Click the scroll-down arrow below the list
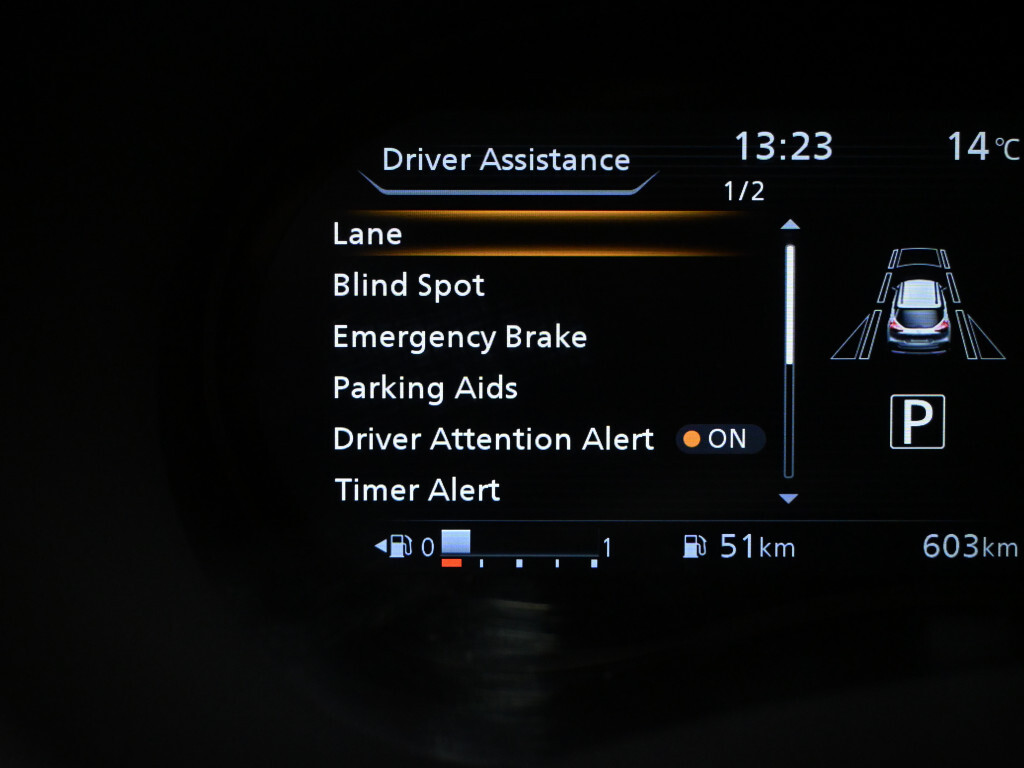 click(789, 498)
